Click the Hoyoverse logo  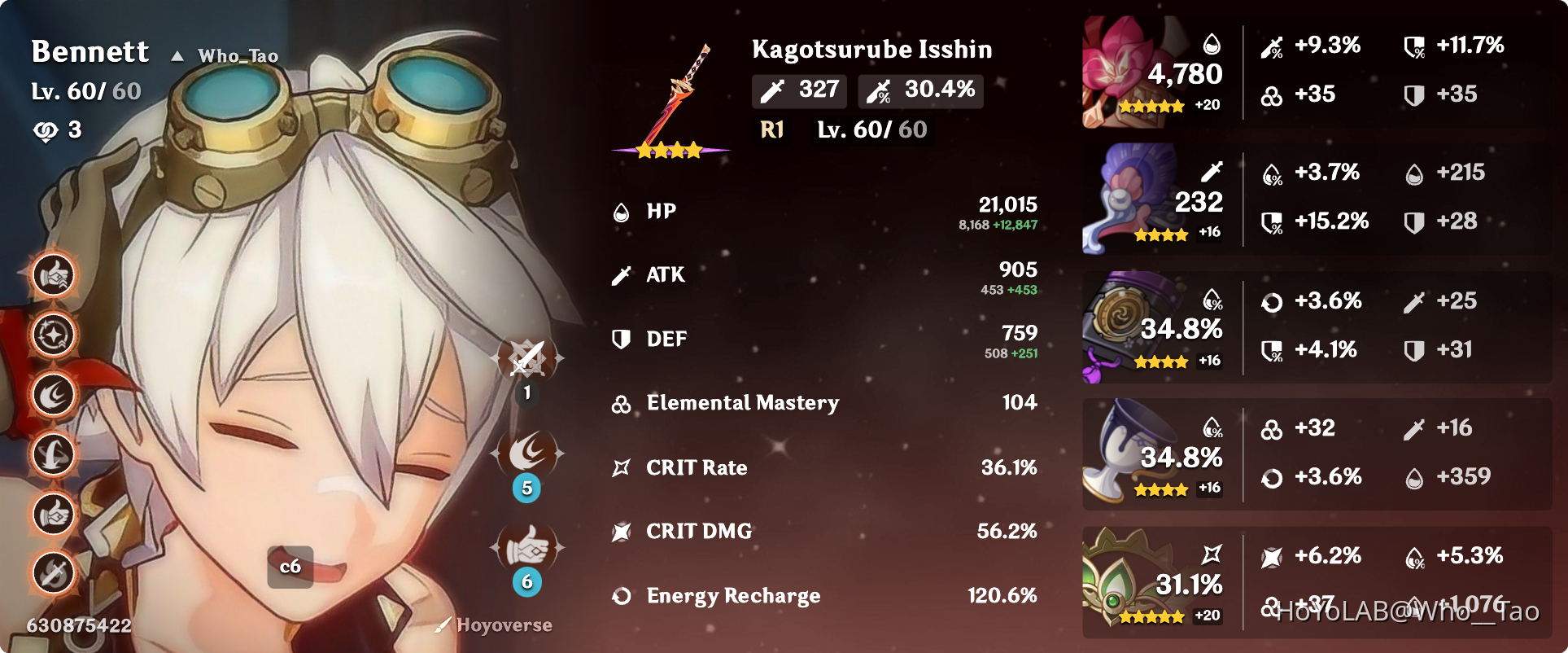point(494,625)
